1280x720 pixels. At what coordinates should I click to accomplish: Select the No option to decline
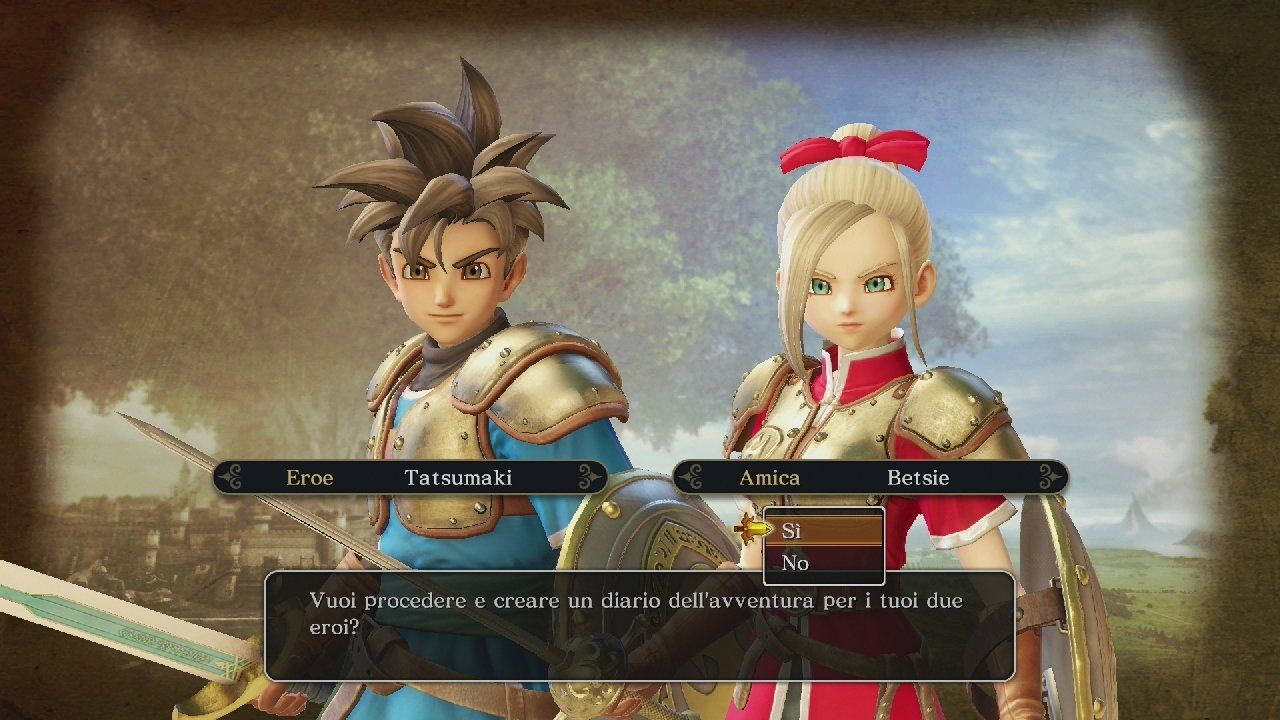pos(795,563)
